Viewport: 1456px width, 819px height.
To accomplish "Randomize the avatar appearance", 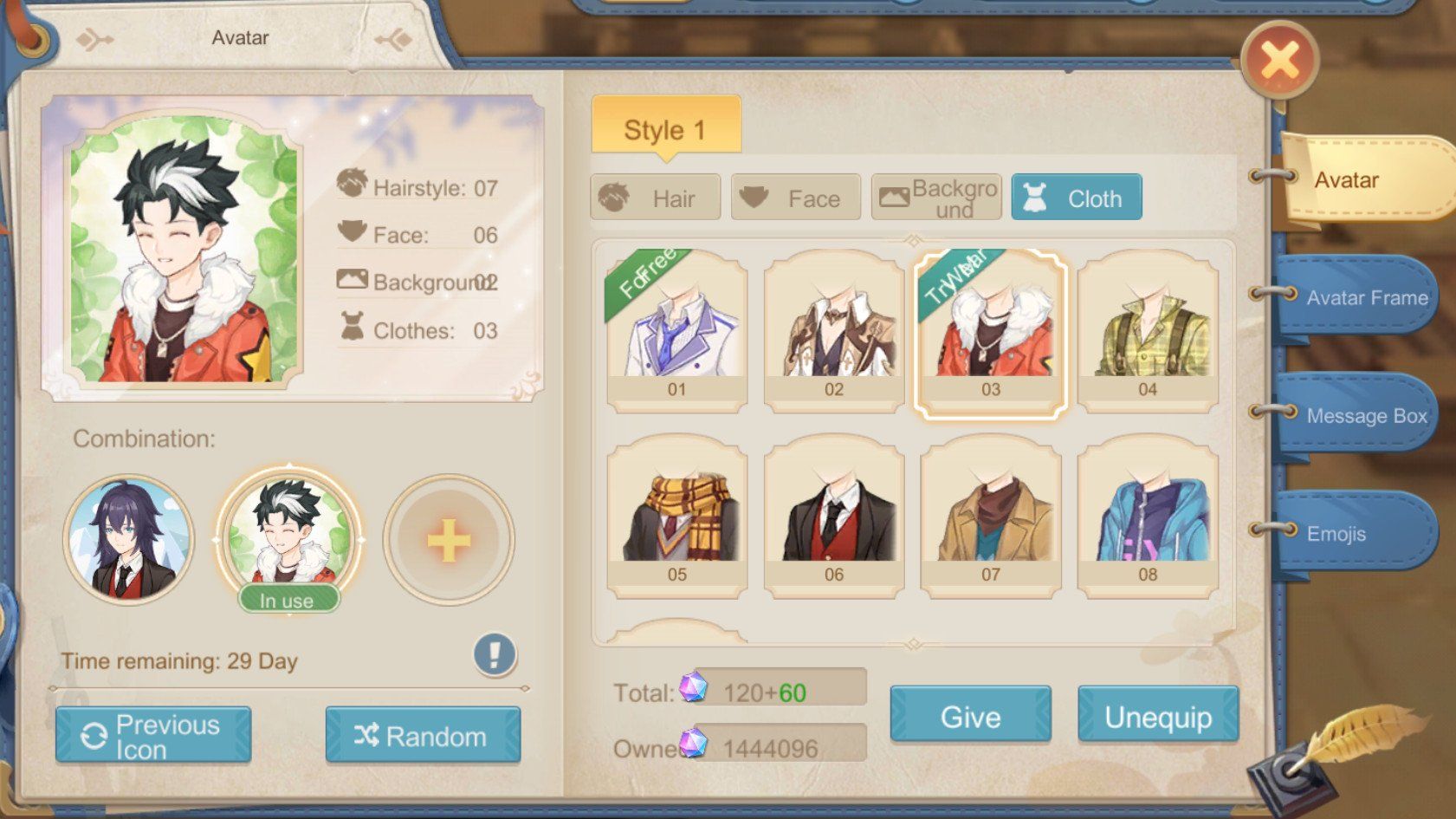I will click(x=423, y=736).
